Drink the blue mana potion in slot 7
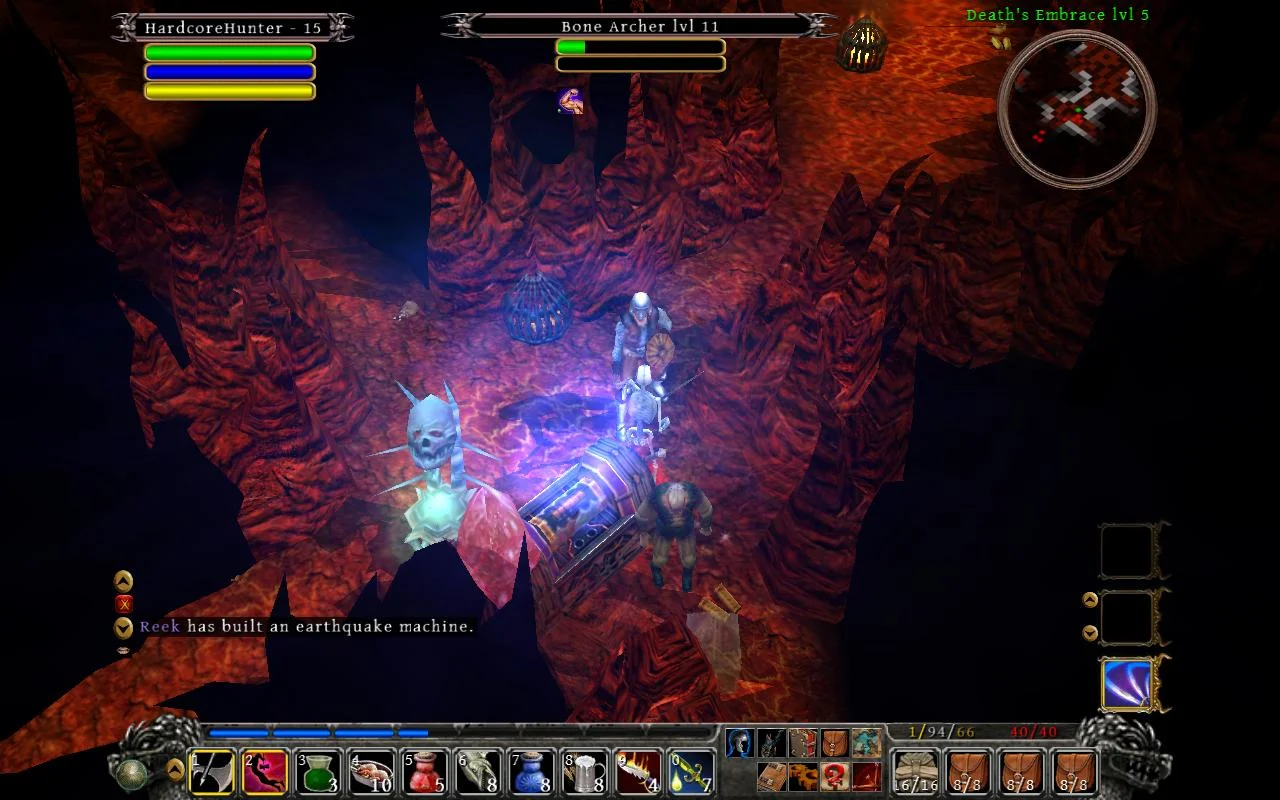Screen dimensions: 1280x800 (533, 770)
